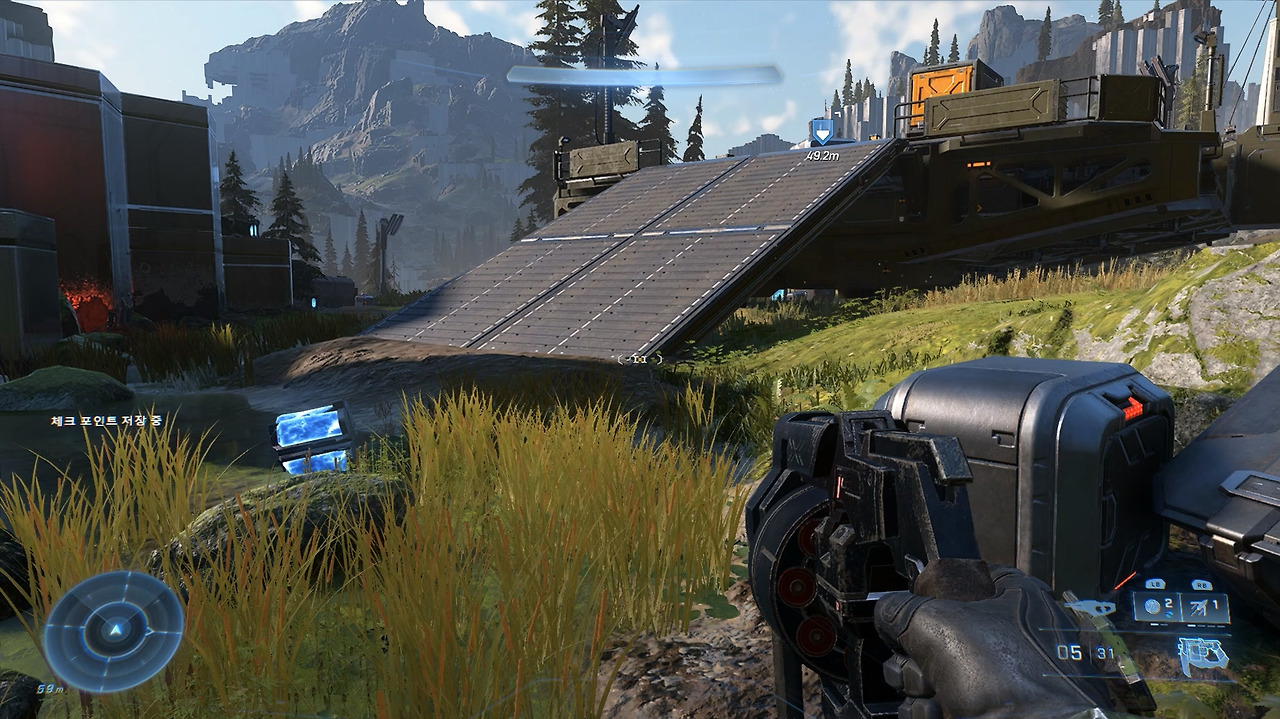This screenshot has height=719, width=1280.
Task: Select the secondary weapon silhouette icon
Action: 1090,608
